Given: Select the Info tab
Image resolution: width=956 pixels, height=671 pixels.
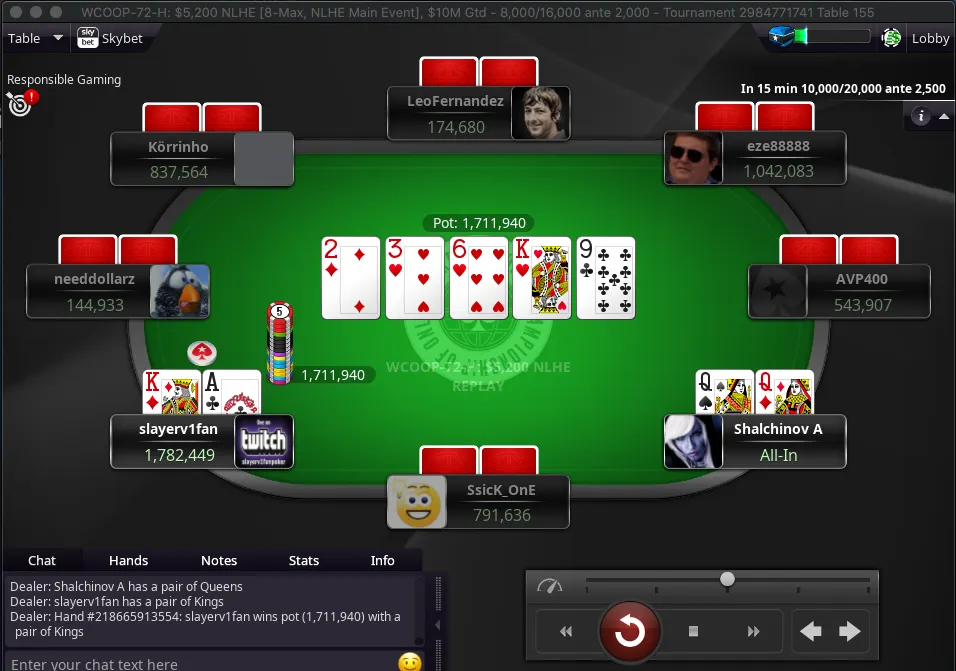Looking at the screenshot, I should pos(383,560).
